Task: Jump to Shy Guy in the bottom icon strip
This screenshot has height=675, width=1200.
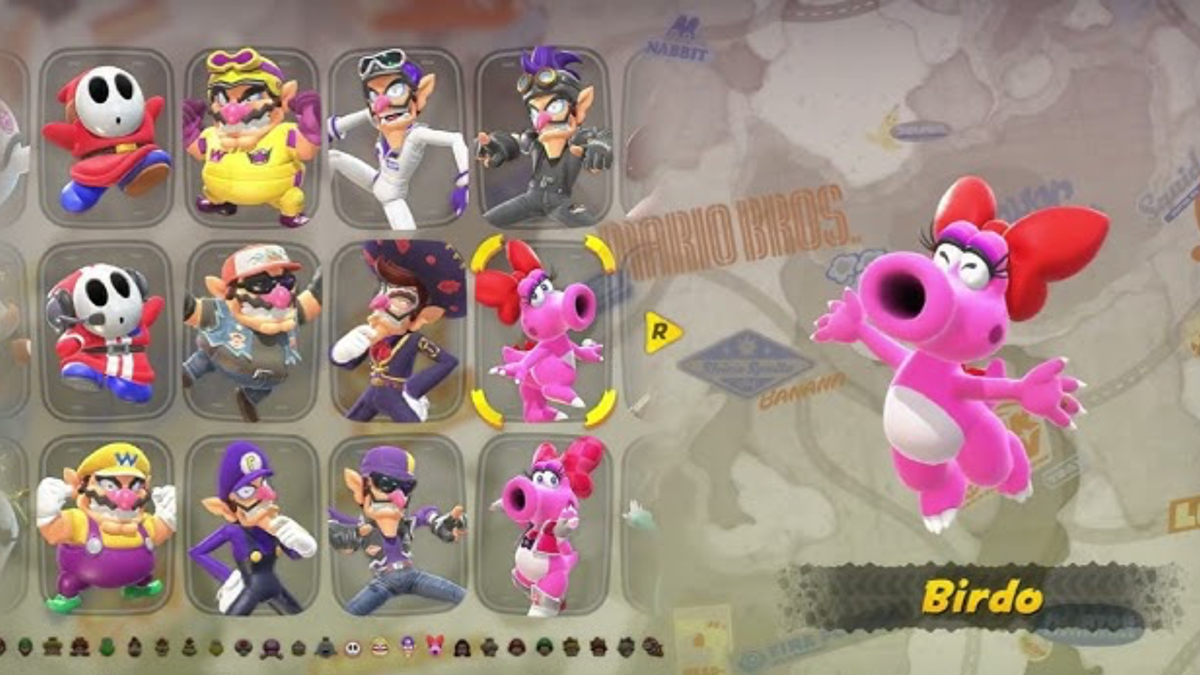Action: [352, 647]
